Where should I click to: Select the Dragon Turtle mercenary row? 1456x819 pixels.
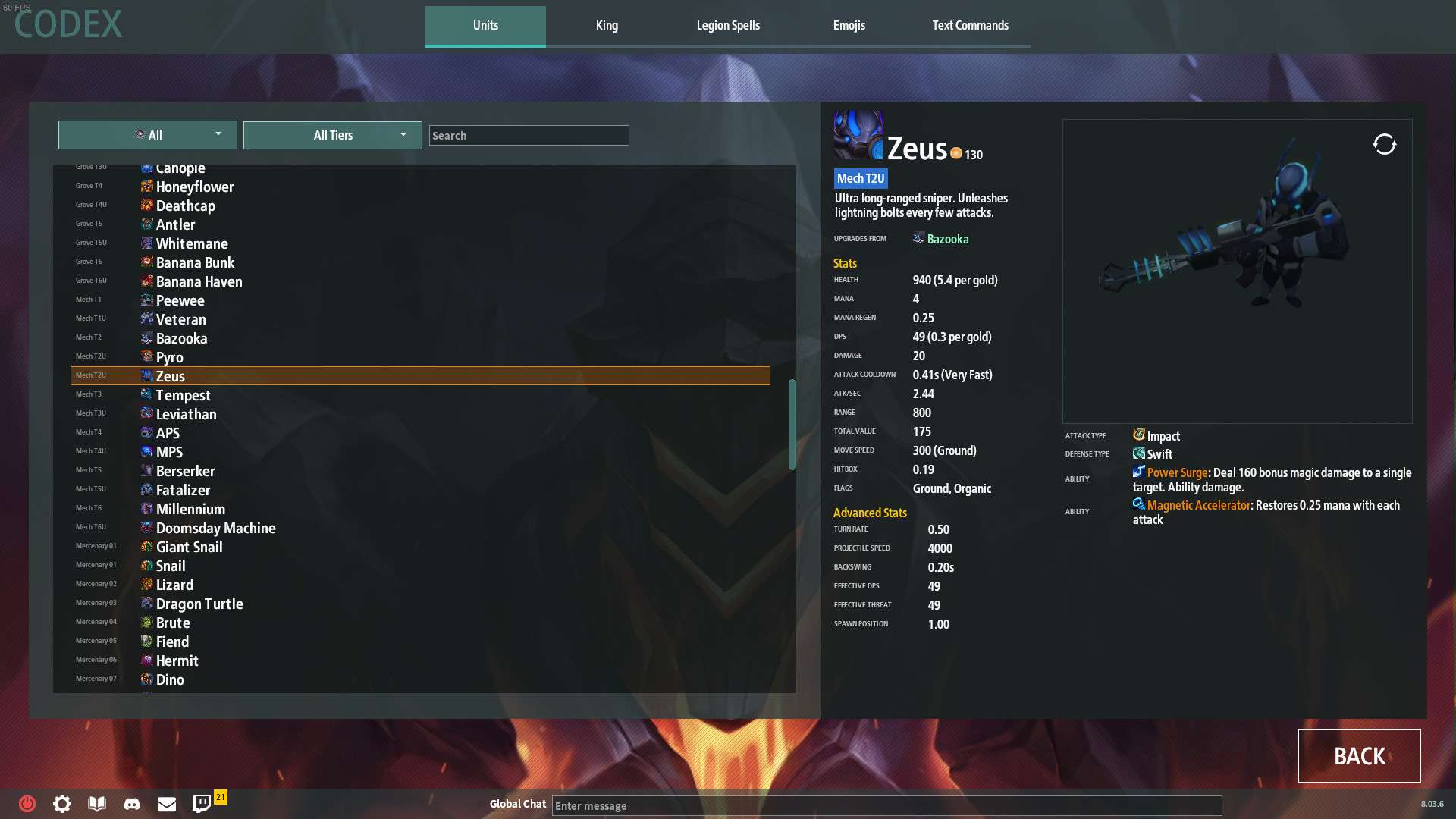click(x=199, y=604)
